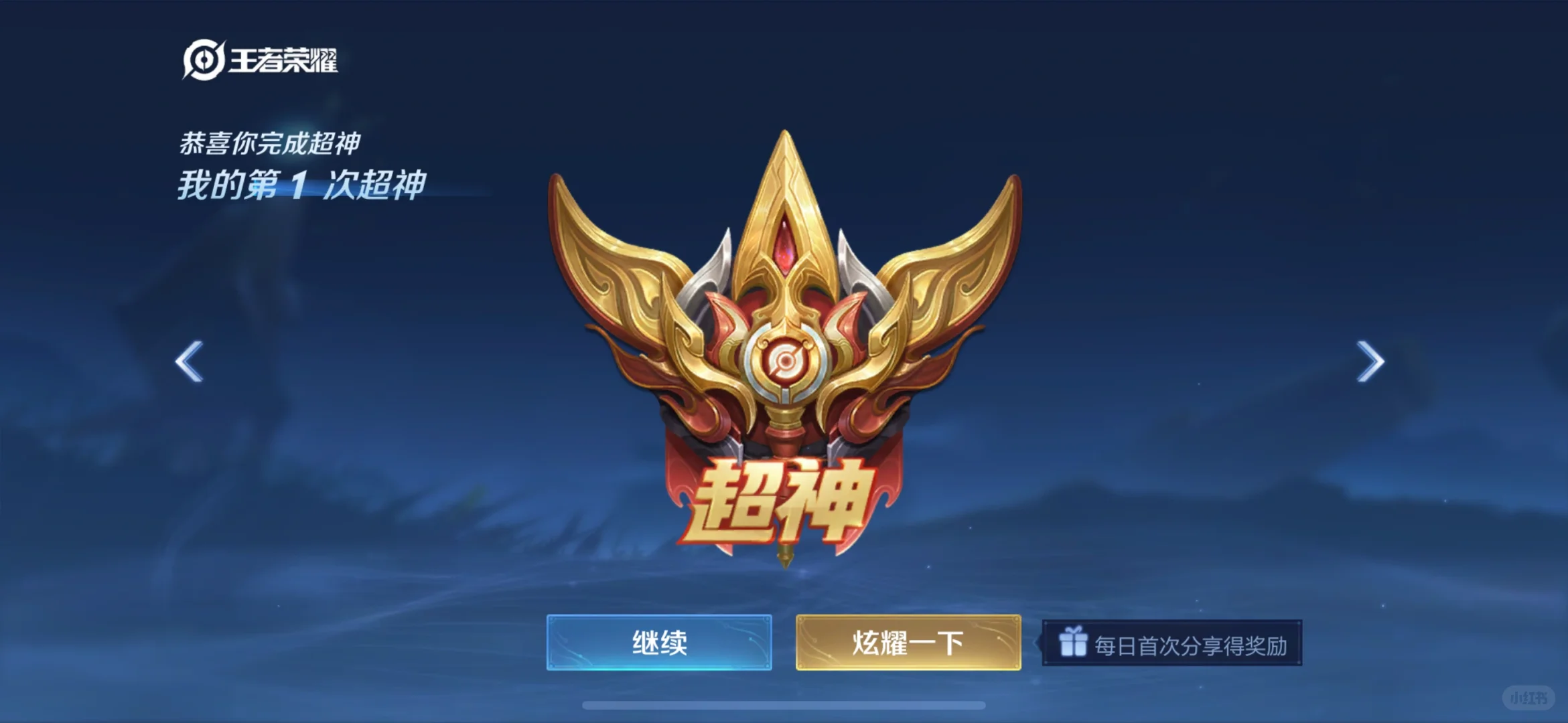The image size is (1568, 723).
Task: Expand previous achievement with the left chevron arrow
Action: pyautogui.click(x=189, y=361)
